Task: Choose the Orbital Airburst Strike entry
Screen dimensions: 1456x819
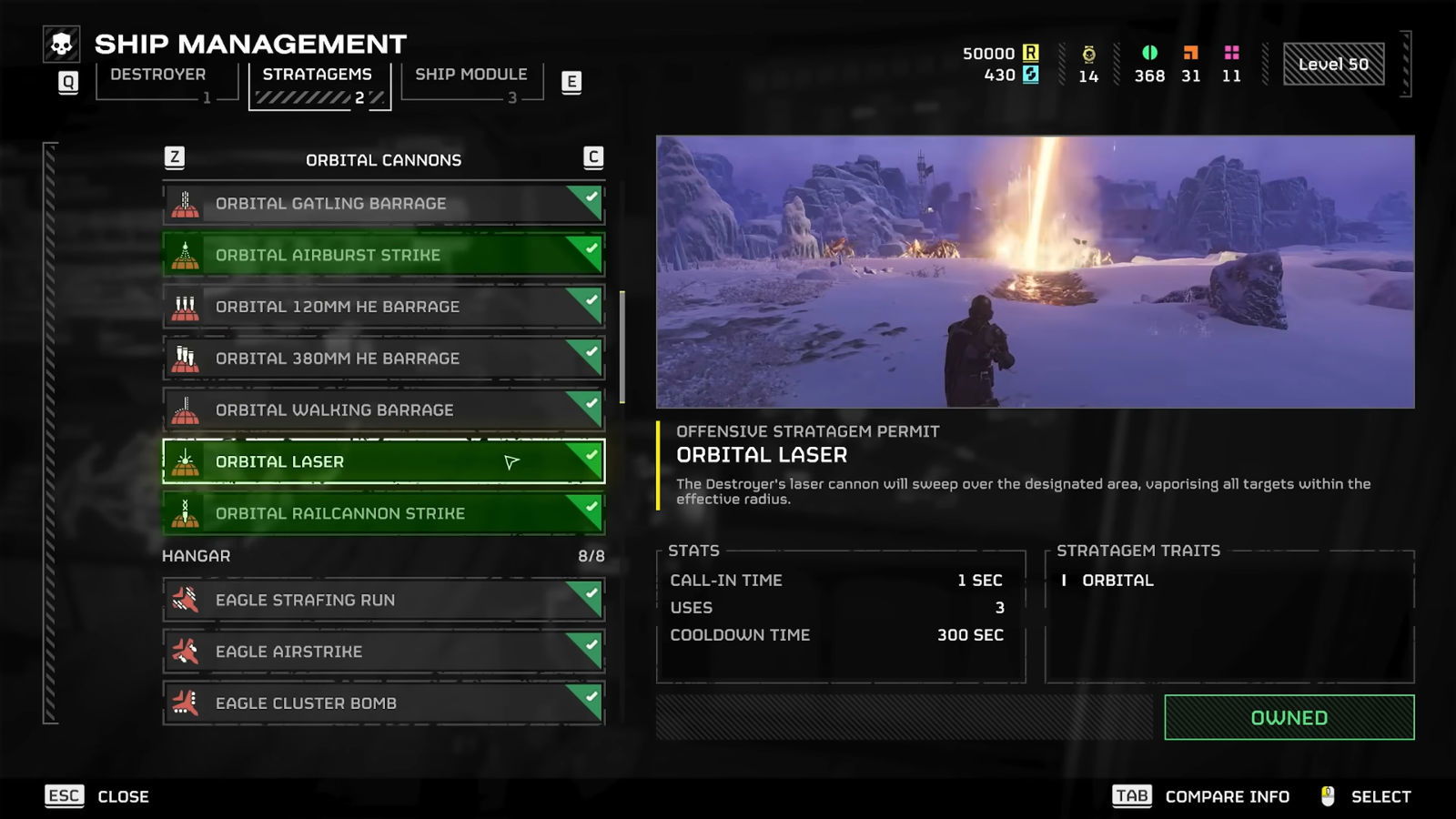Action: point(382,256)
